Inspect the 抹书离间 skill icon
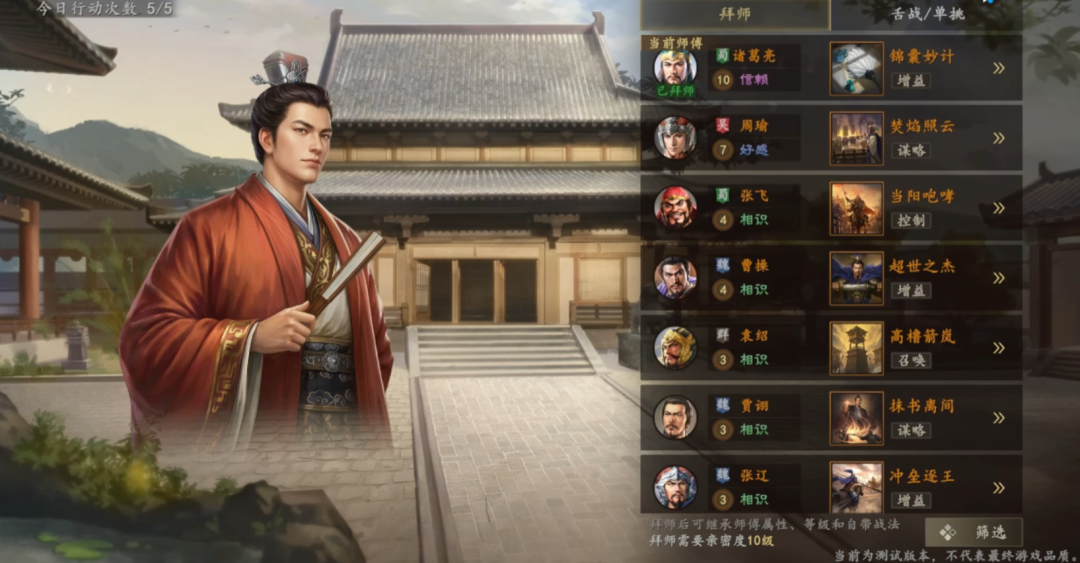Screen dimensions: 1080x563 click(x=856, y=418)
